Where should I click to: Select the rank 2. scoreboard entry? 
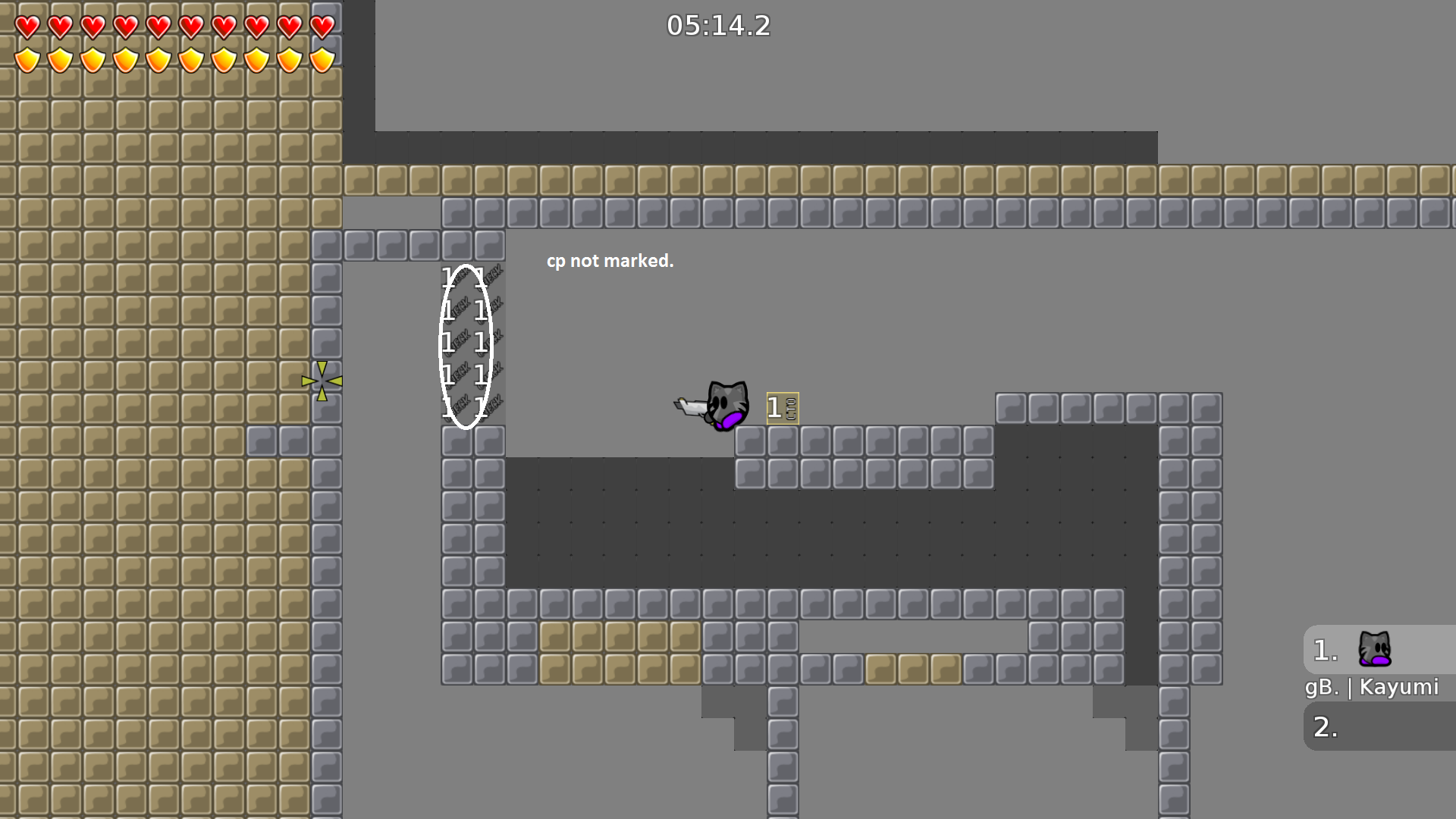click(1323, 726)
